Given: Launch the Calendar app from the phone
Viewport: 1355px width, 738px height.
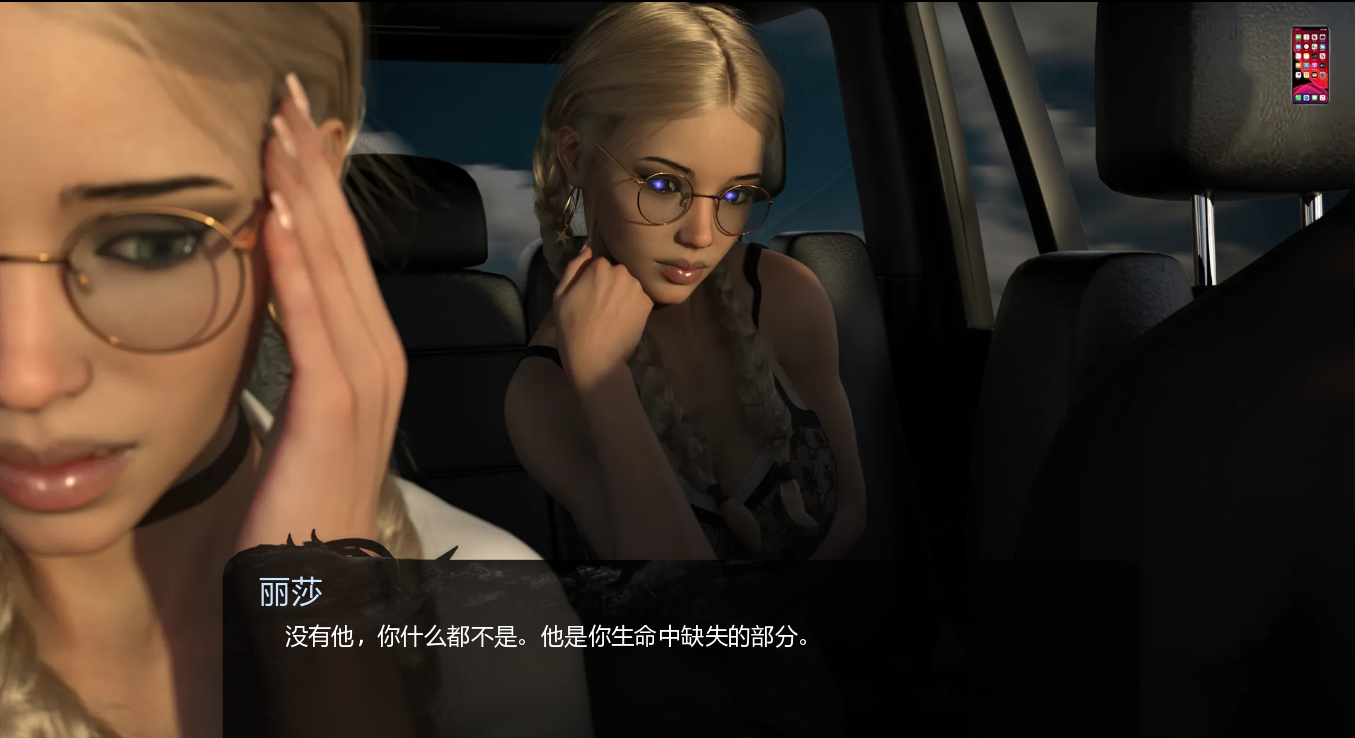Looking at the screenshot, I should (1306, 38).
